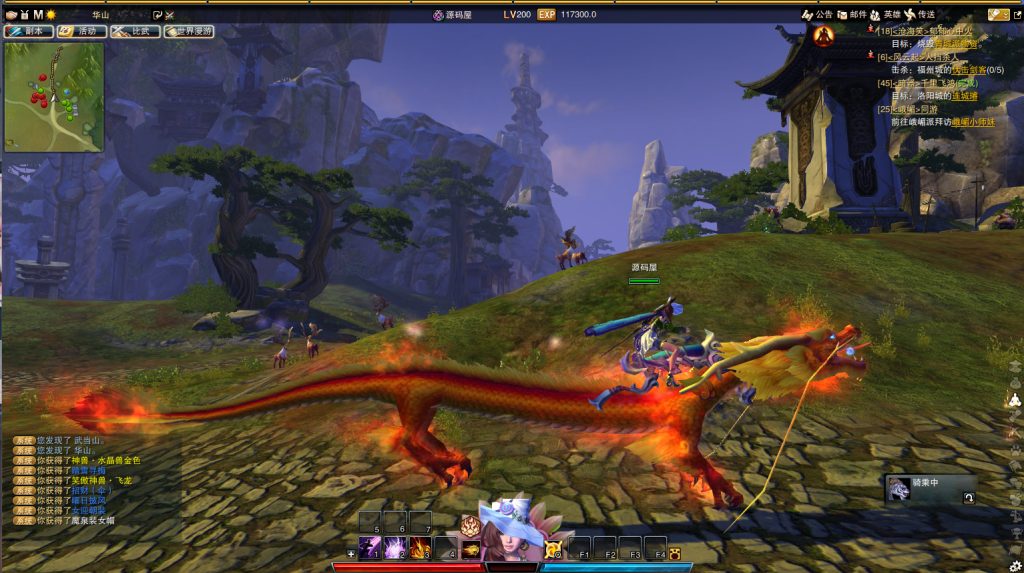Dismount using the 骑乘中 panel button
This screenshot has width=1024, height=573.
tap(968, 497)
